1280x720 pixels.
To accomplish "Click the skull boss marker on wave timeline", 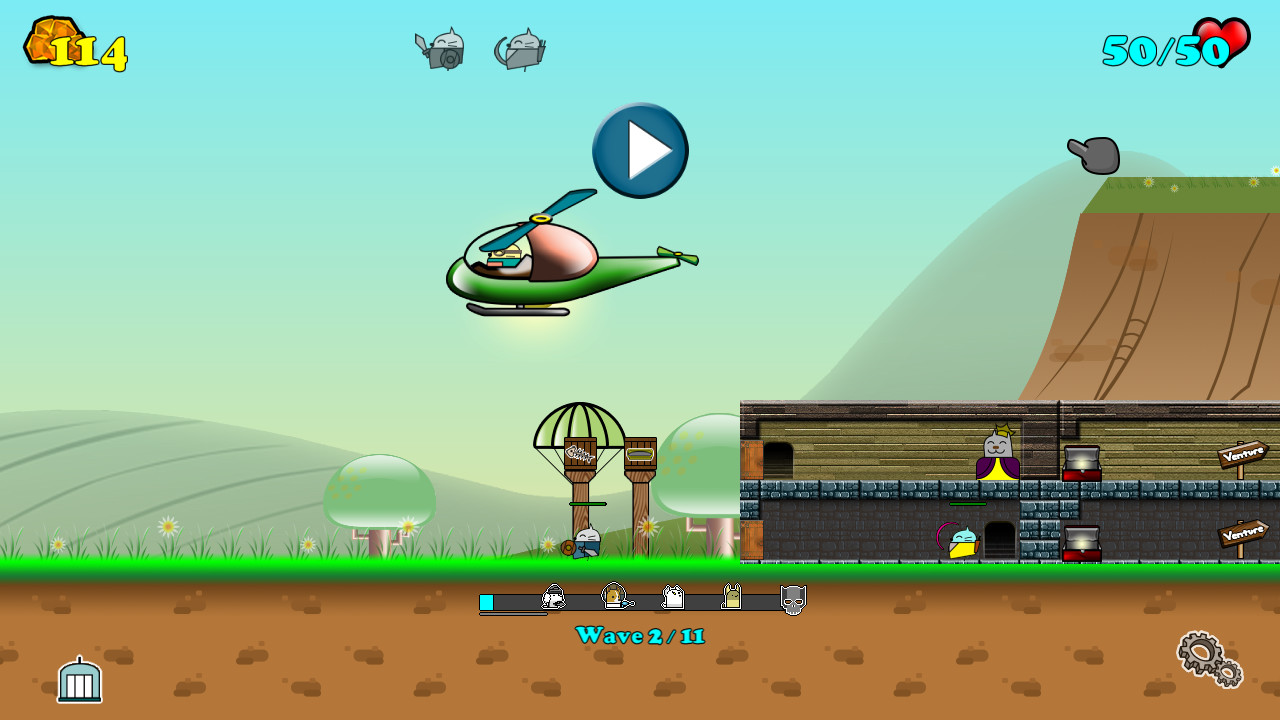I will (793, 598).
